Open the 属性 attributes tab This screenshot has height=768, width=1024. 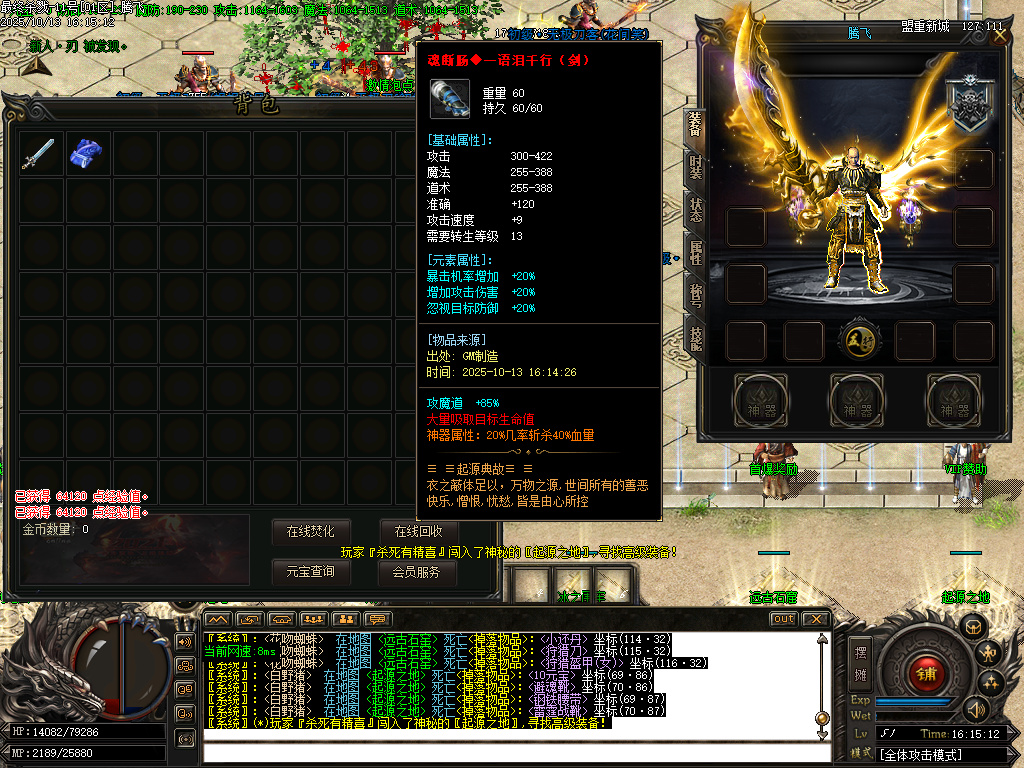click(695, 252)
